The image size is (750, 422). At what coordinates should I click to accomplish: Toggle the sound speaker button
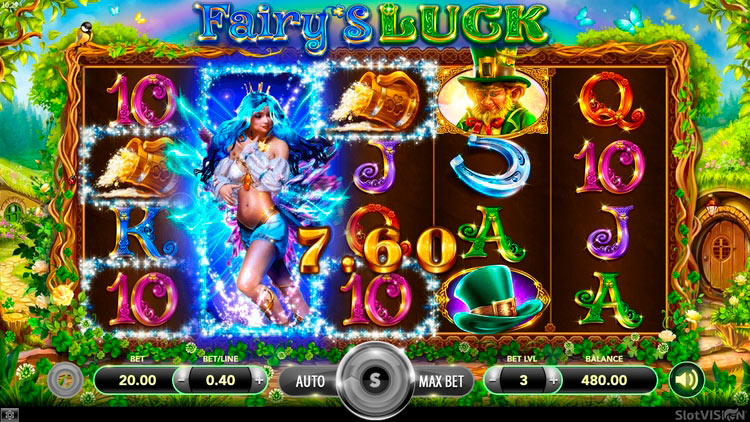click(x=686, y=380)
